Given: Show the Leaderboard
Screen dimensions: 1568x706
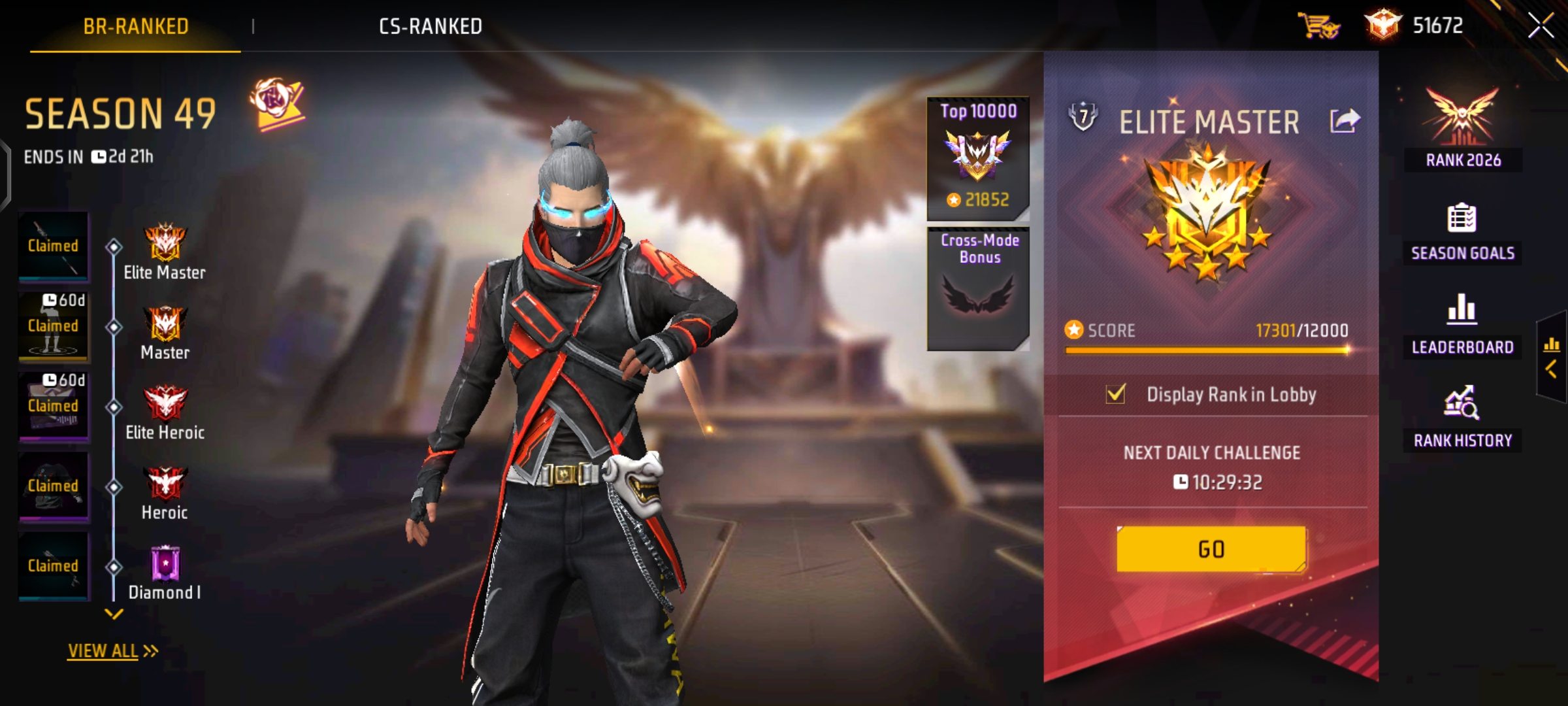Looking at the screenshot, I should [1462, 325].
